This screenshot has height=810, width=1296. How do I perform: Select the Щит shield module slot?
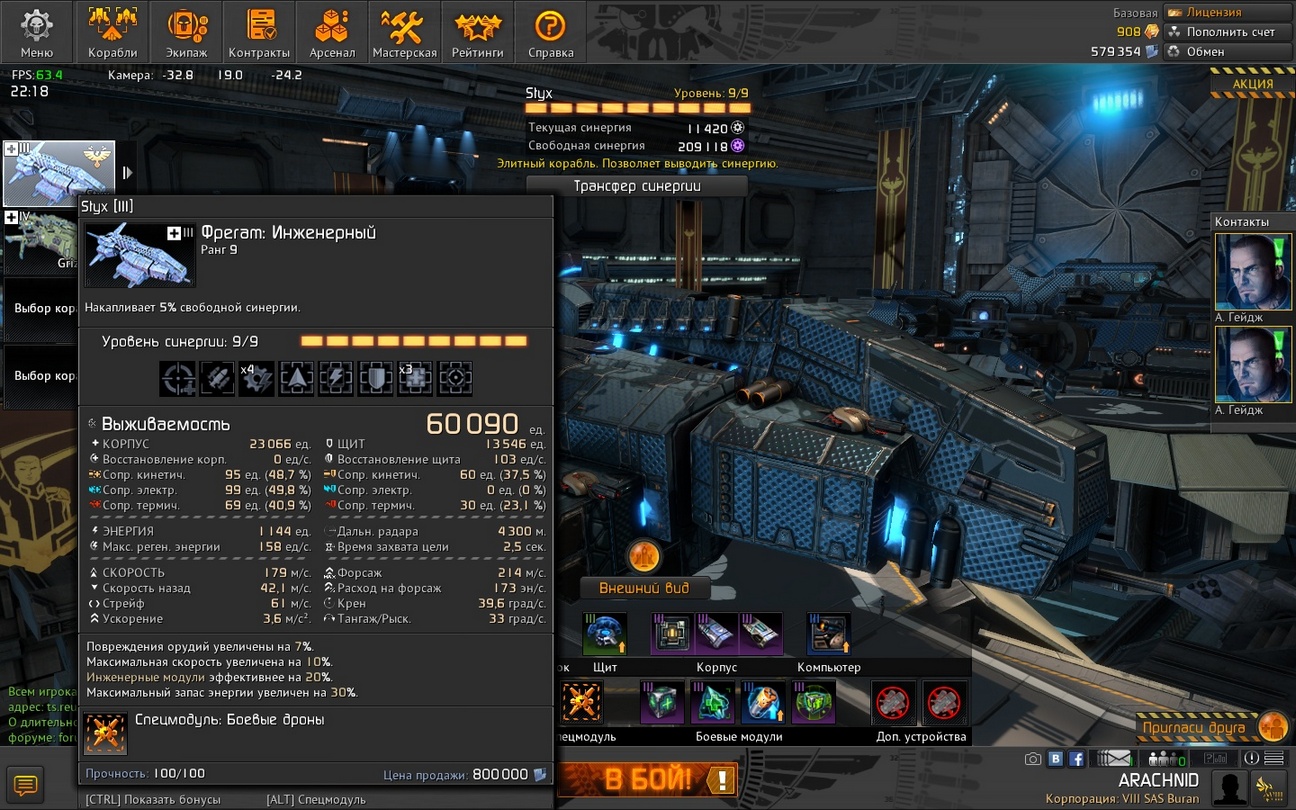pos(605,635)
